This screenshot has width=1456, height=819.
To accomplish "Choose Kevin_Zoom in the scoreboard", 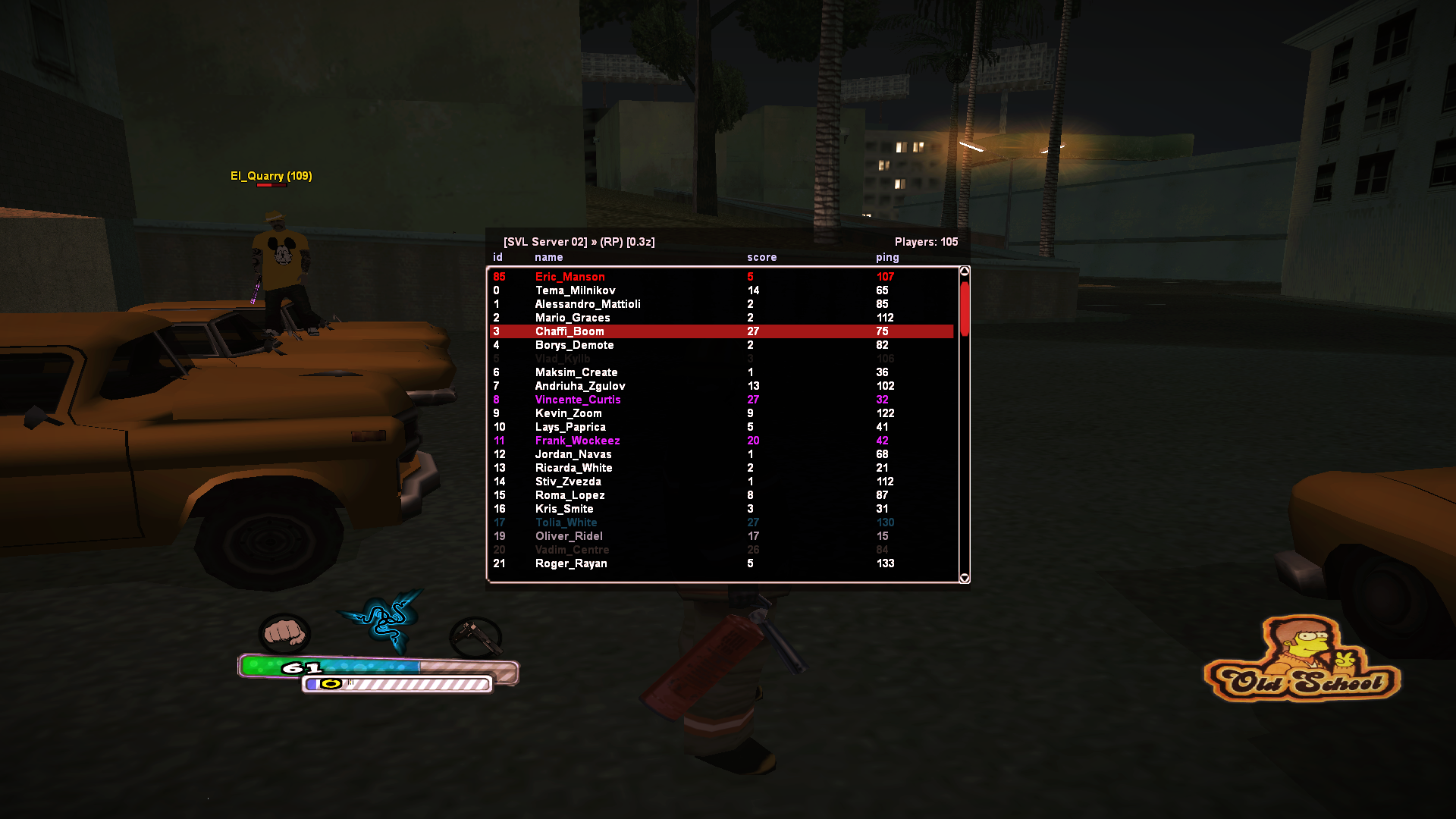I will pos(568,413).
